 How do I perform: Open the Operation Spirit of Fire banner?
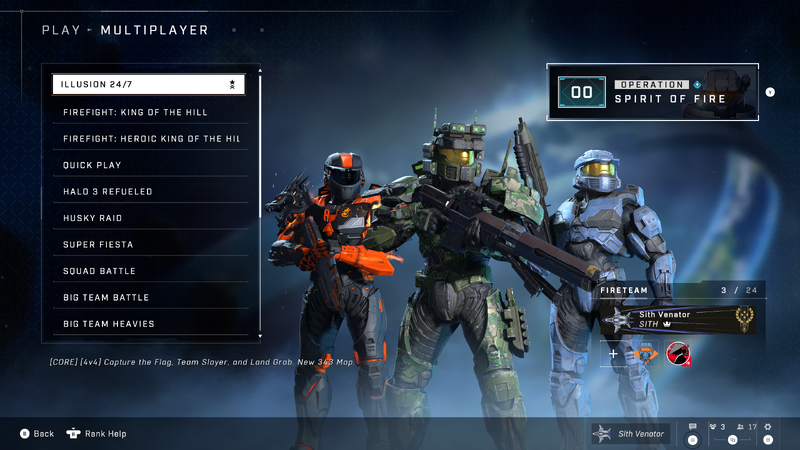tap(652, 93)
